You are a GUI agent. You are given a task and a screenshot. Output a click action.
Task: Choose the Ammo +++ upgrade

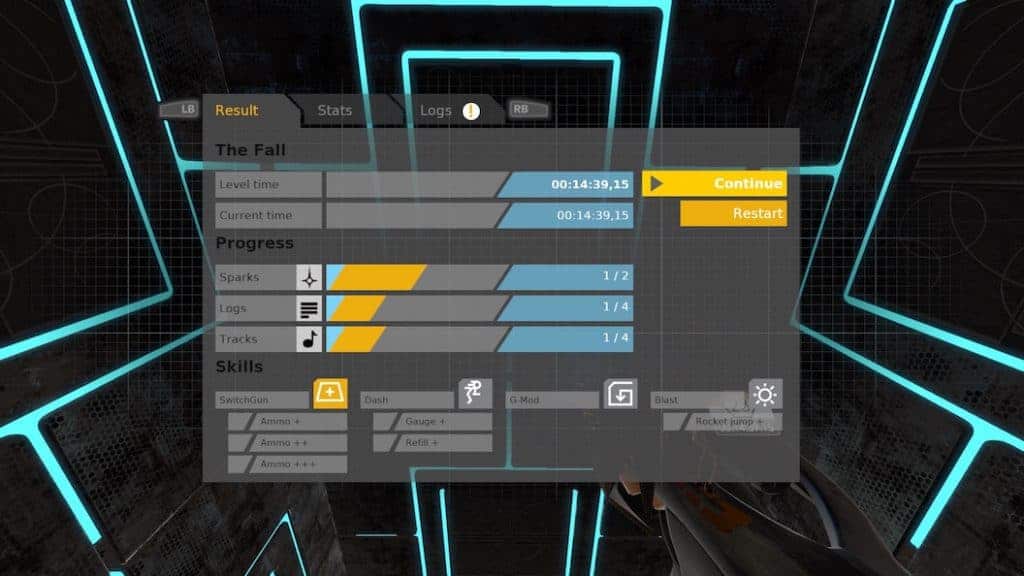[x=288, y=464]
